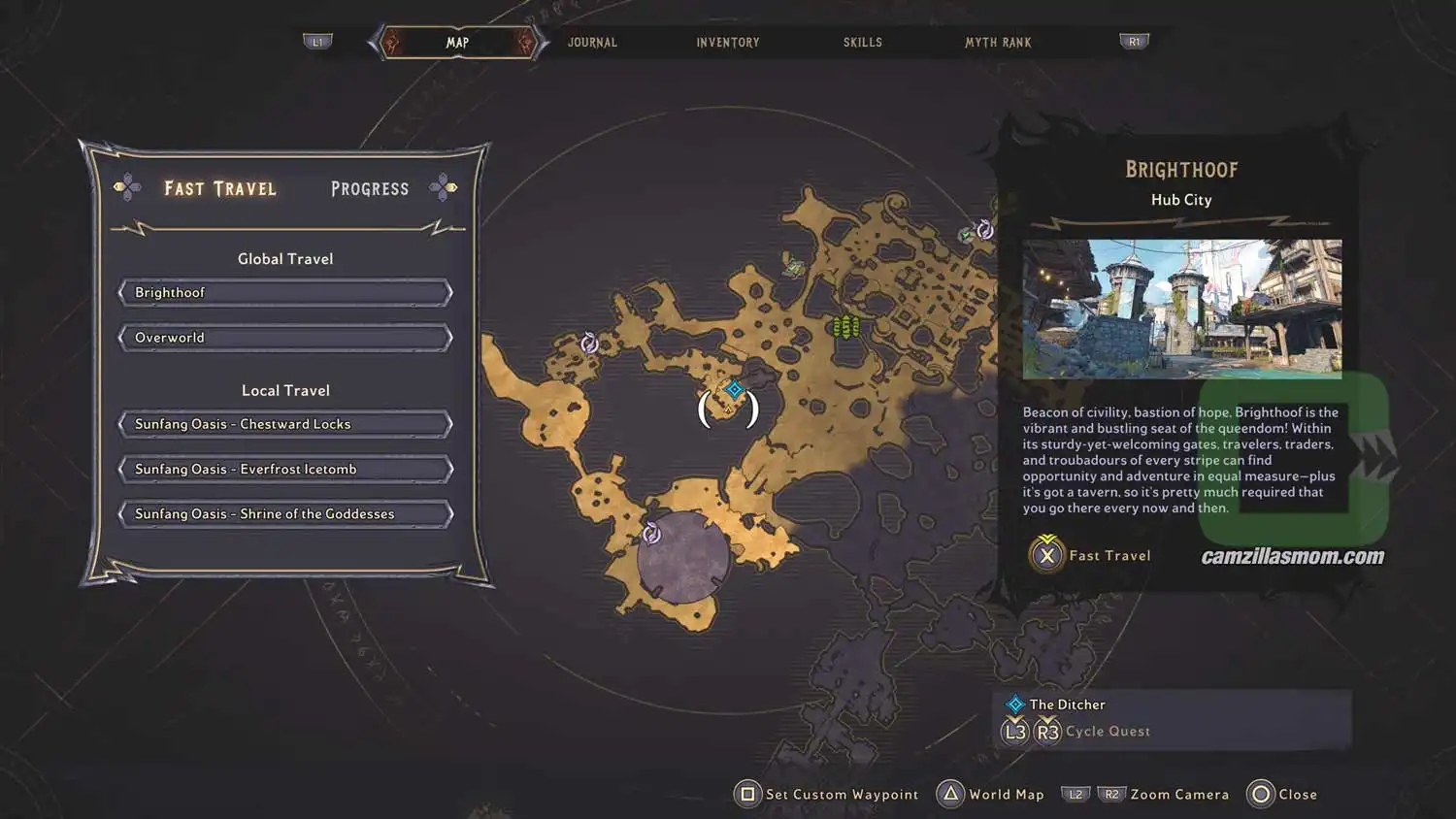Click the player position arrow on the map
The height and width of the screenshot is (819, 1456).
click(728, 409)
